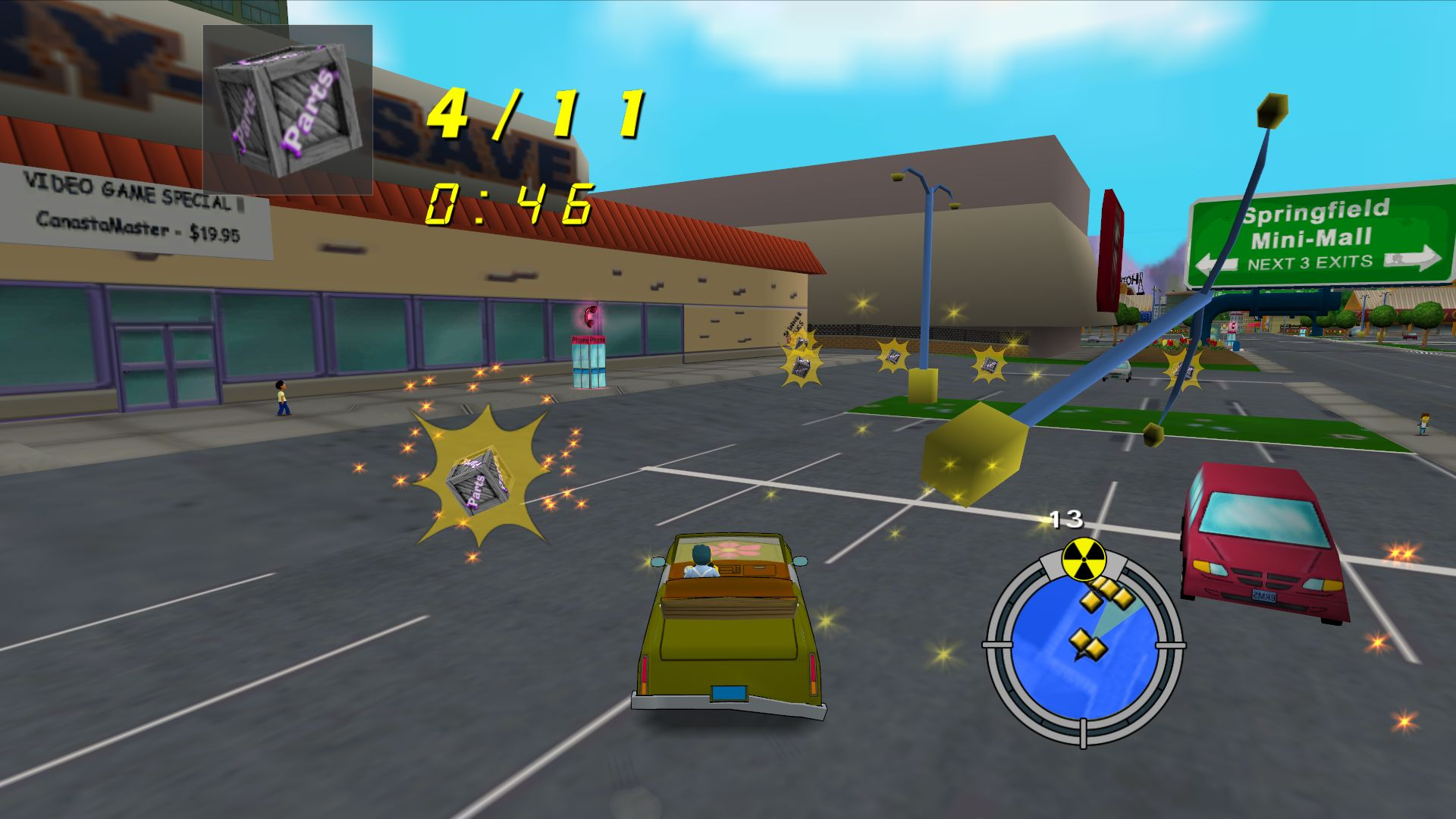The width and height of the screenshot is (1456, 819).
Task: Click the Parts crate objective icon
Action: point(287,109)
